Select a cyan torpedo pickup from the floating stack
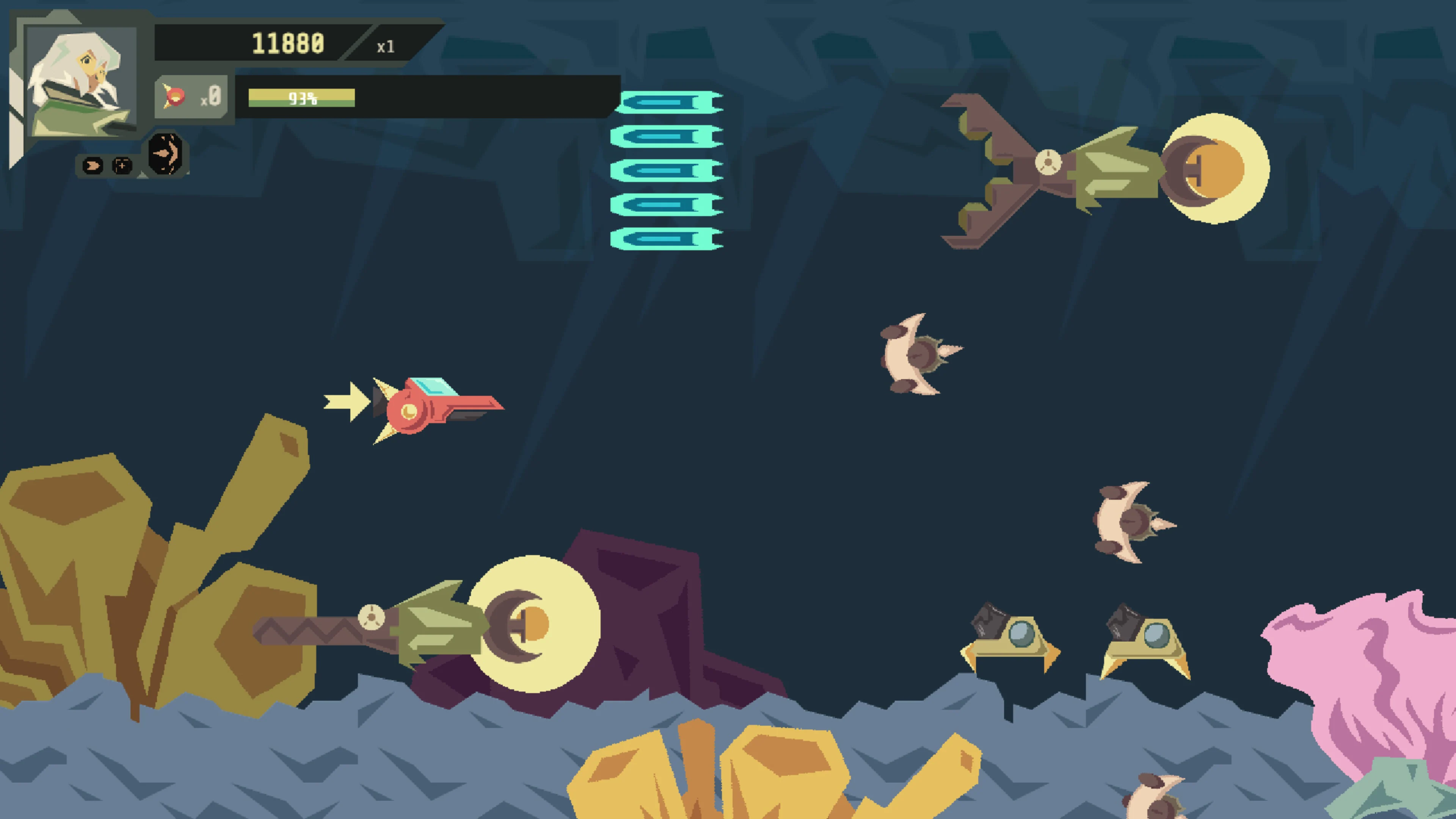The width and height of the screenshot is (1456, 819). [x=667, y=171]
